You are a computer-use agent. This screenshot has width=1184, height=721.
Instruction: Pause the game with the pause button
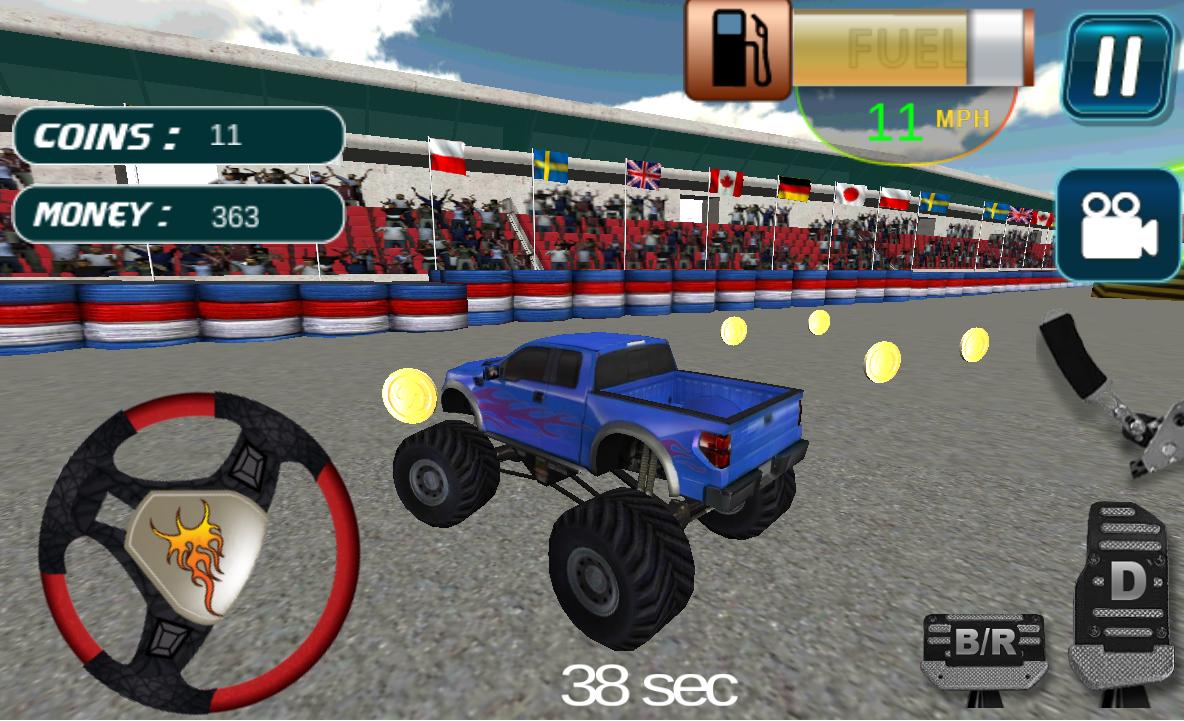click(1118, 68)
